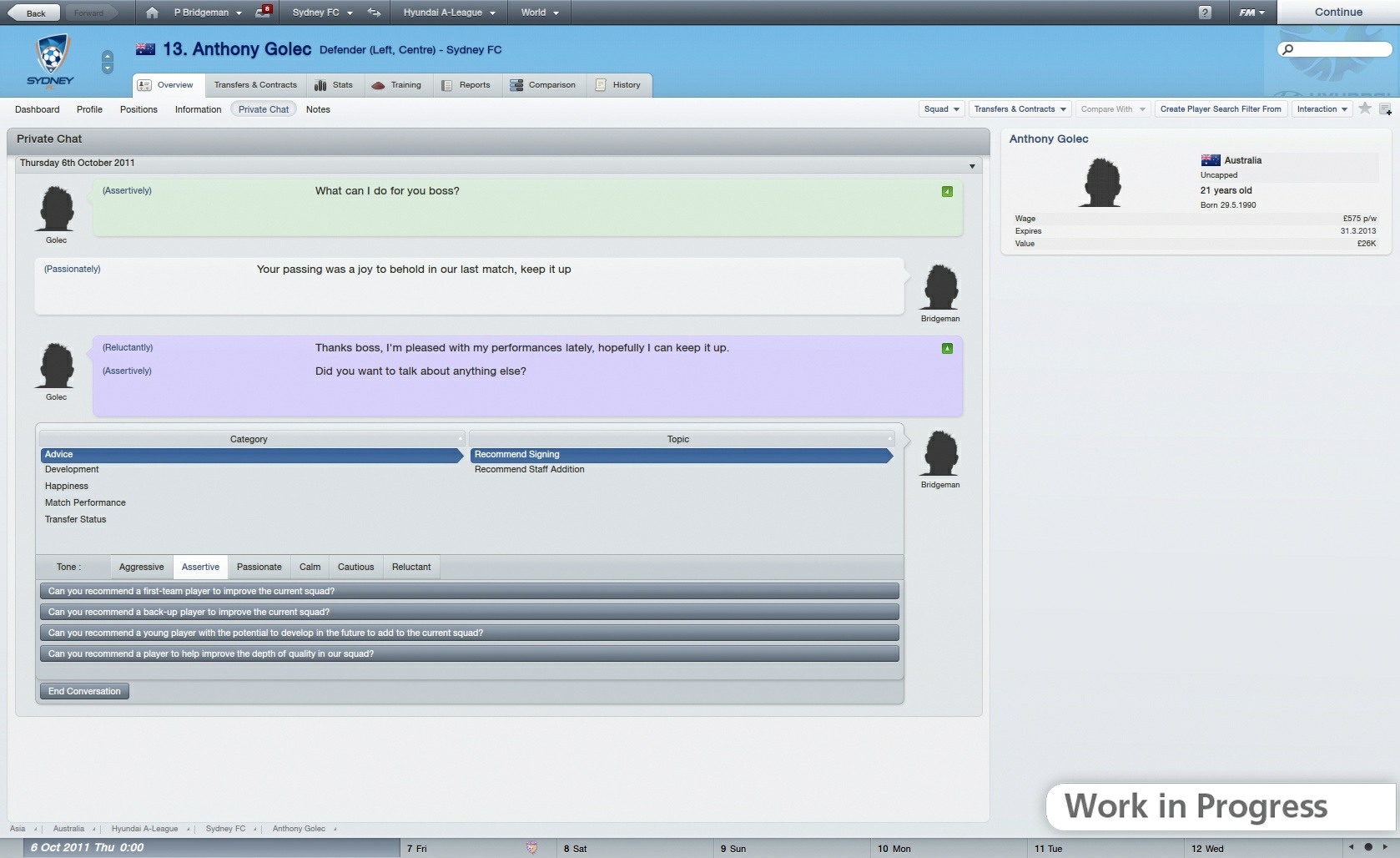
Task: Set conversation tone to Aggressive
Action: click(x=140, y=567)
